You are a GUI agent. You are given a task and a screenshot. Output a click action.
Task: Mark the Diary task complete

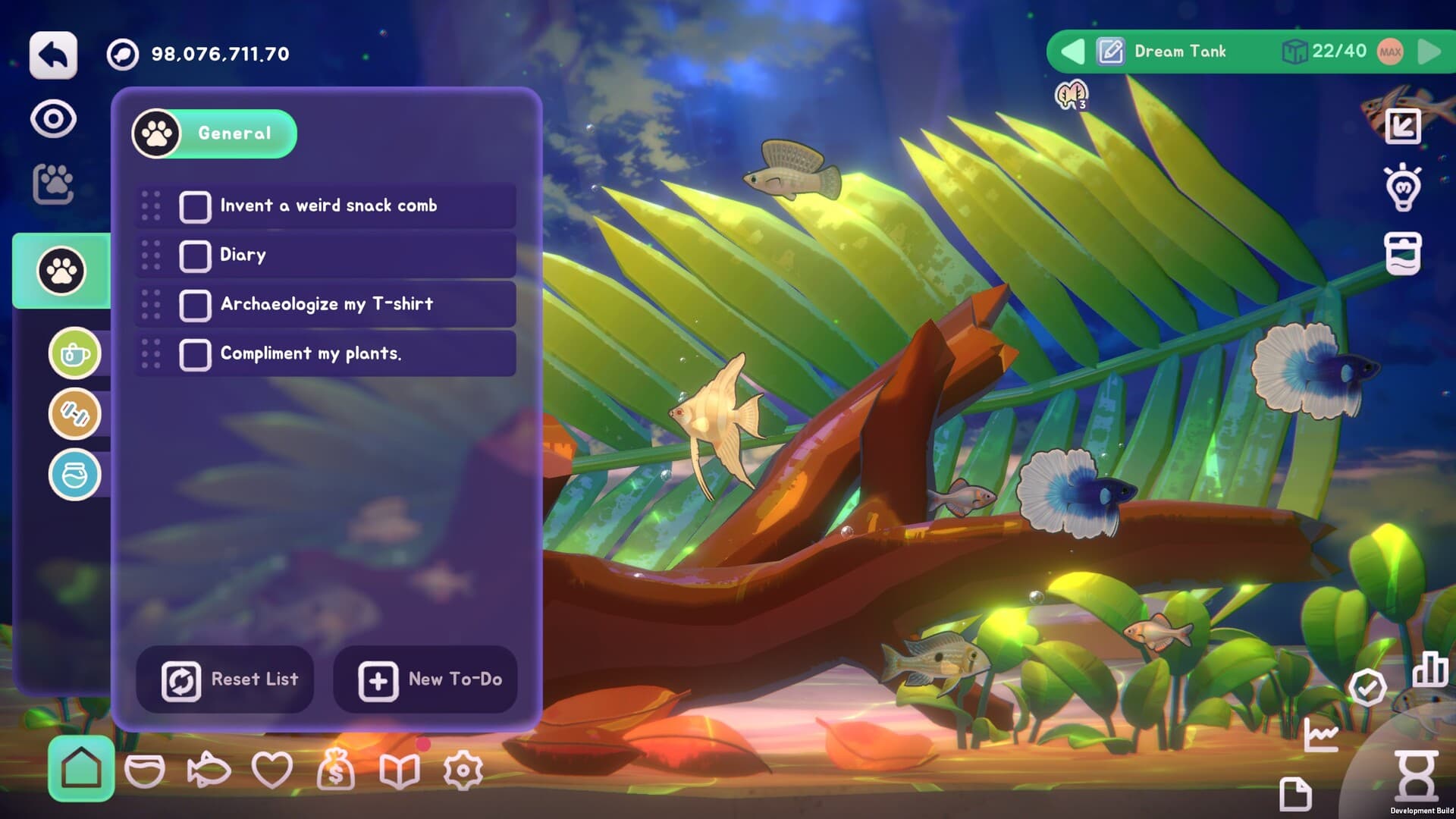[195, 255]
